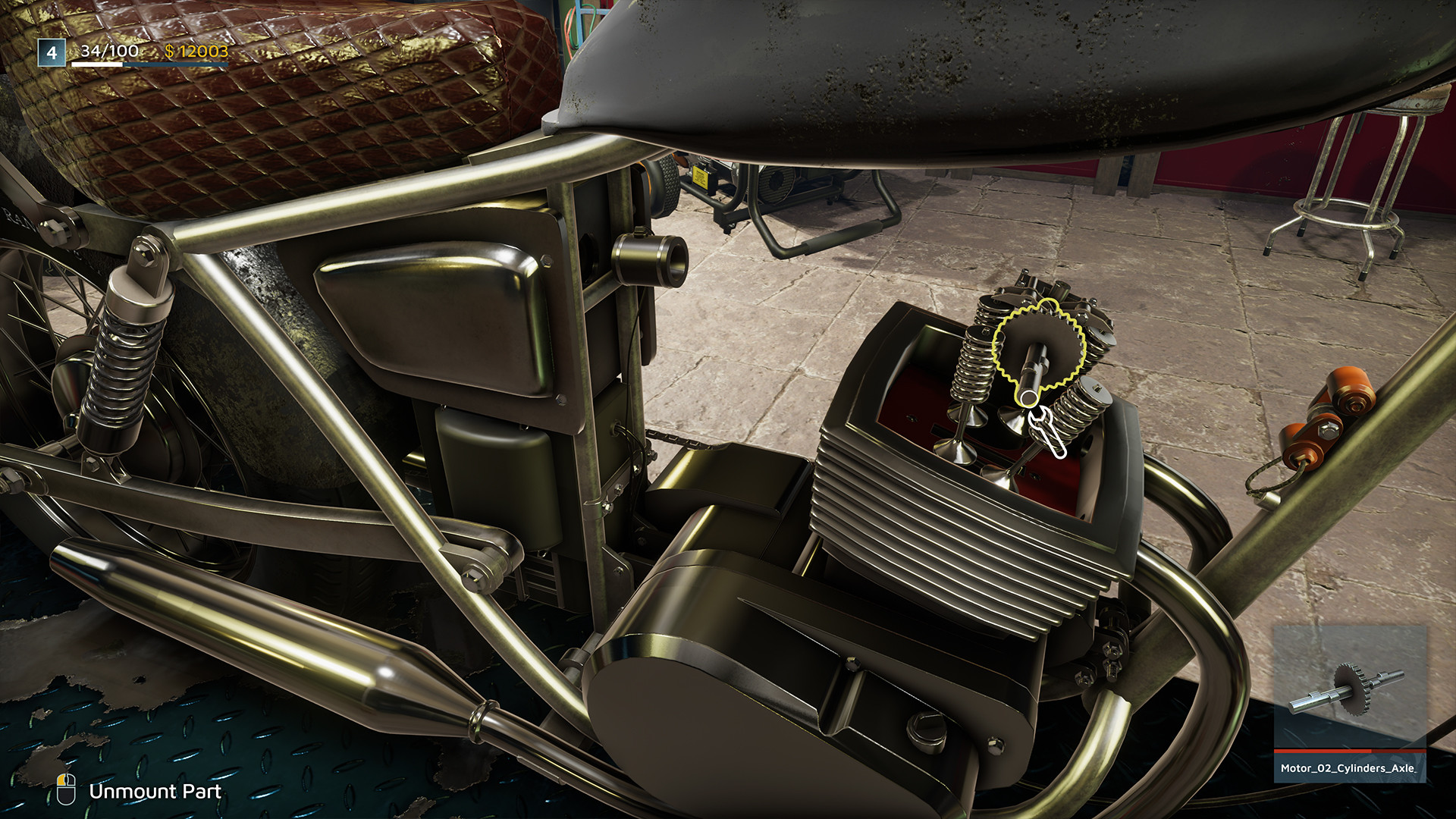
Task: Click the level 4 badge top-left
Action: point(50,53)
